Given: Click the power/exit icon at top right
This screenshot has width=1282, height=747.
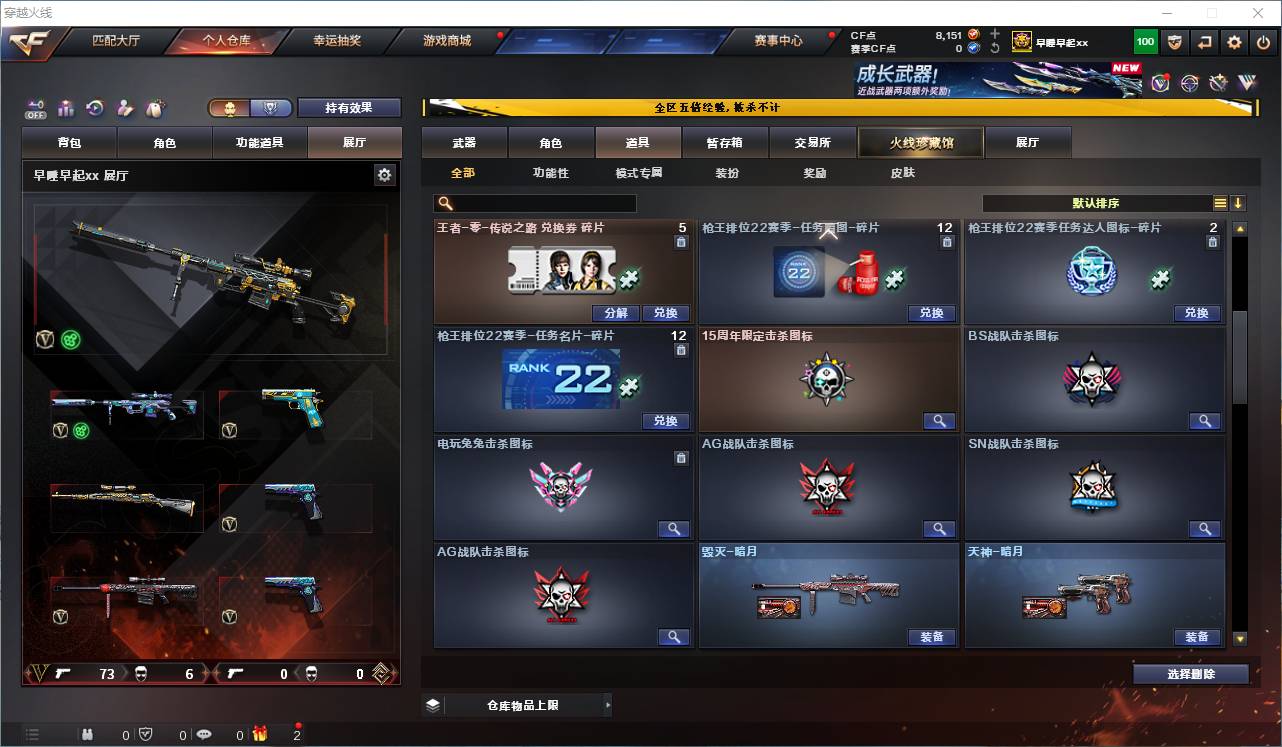Looking at the screenshot, I should pyautogui.click(x=1263, y=42).
